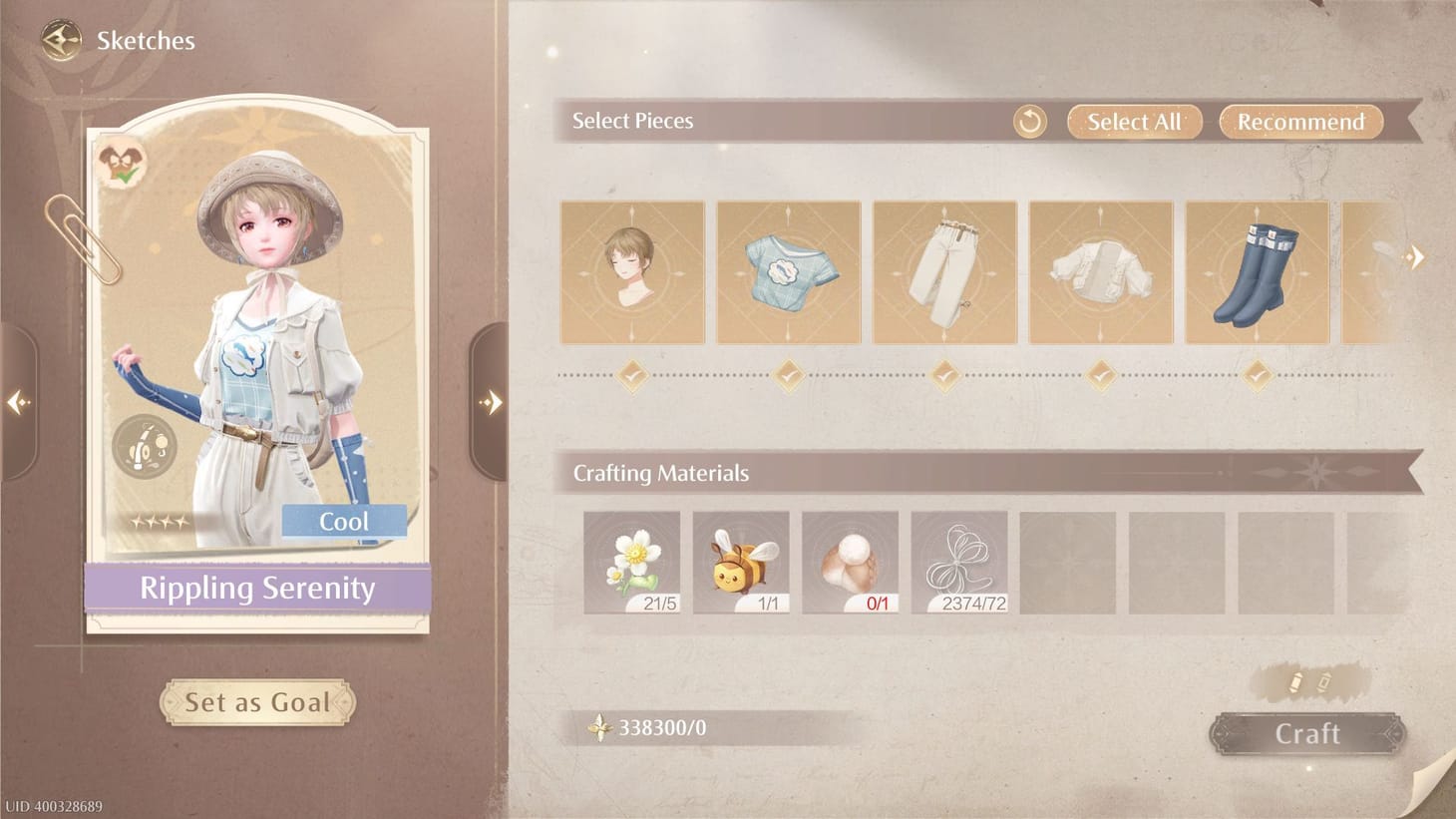Expand more pieces with the right arrow
The image size is (1456, 819).
1415,256
